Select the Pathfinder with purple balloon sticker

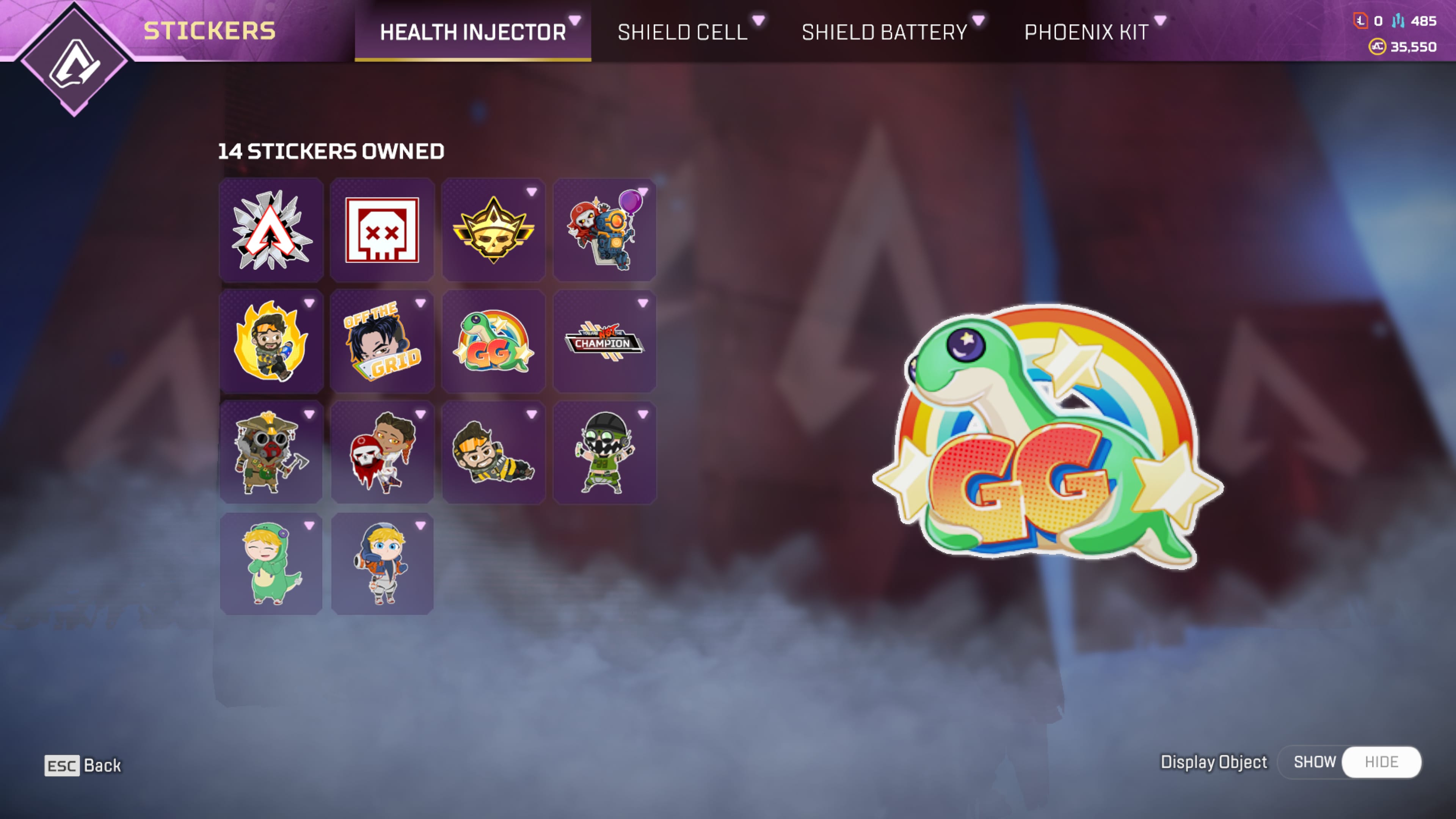[x=604, y=230]
